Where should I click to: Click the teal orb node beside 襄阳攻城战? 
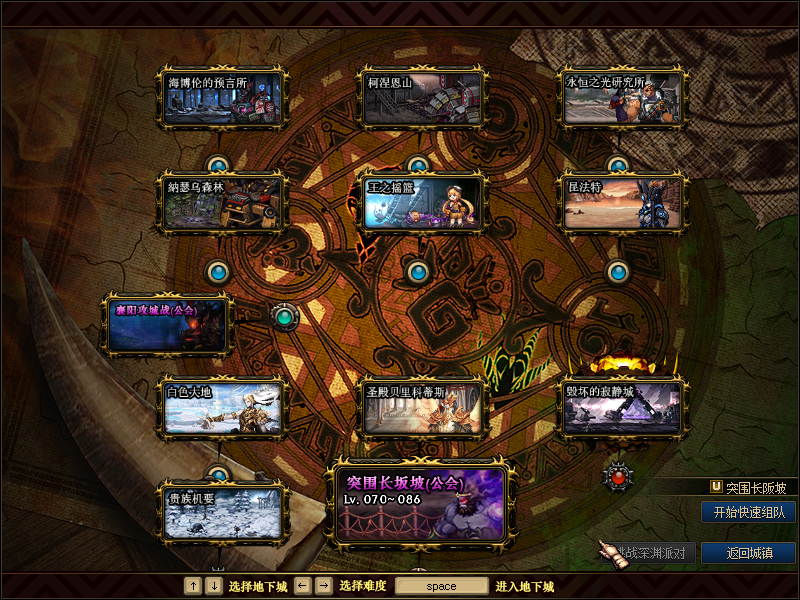click(285, 317)
